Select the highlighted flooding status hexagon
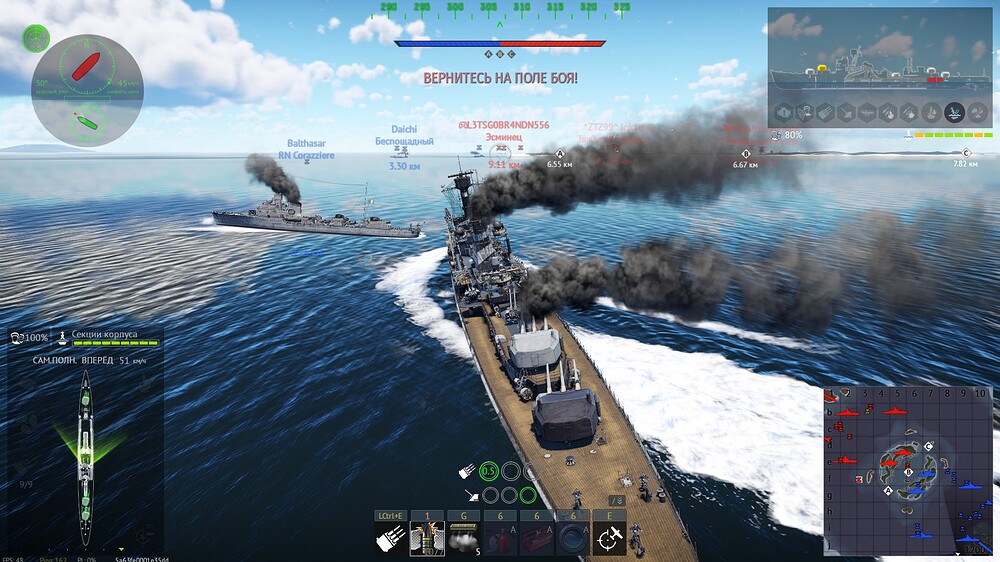1000x562 pixels. pos(955,112)
